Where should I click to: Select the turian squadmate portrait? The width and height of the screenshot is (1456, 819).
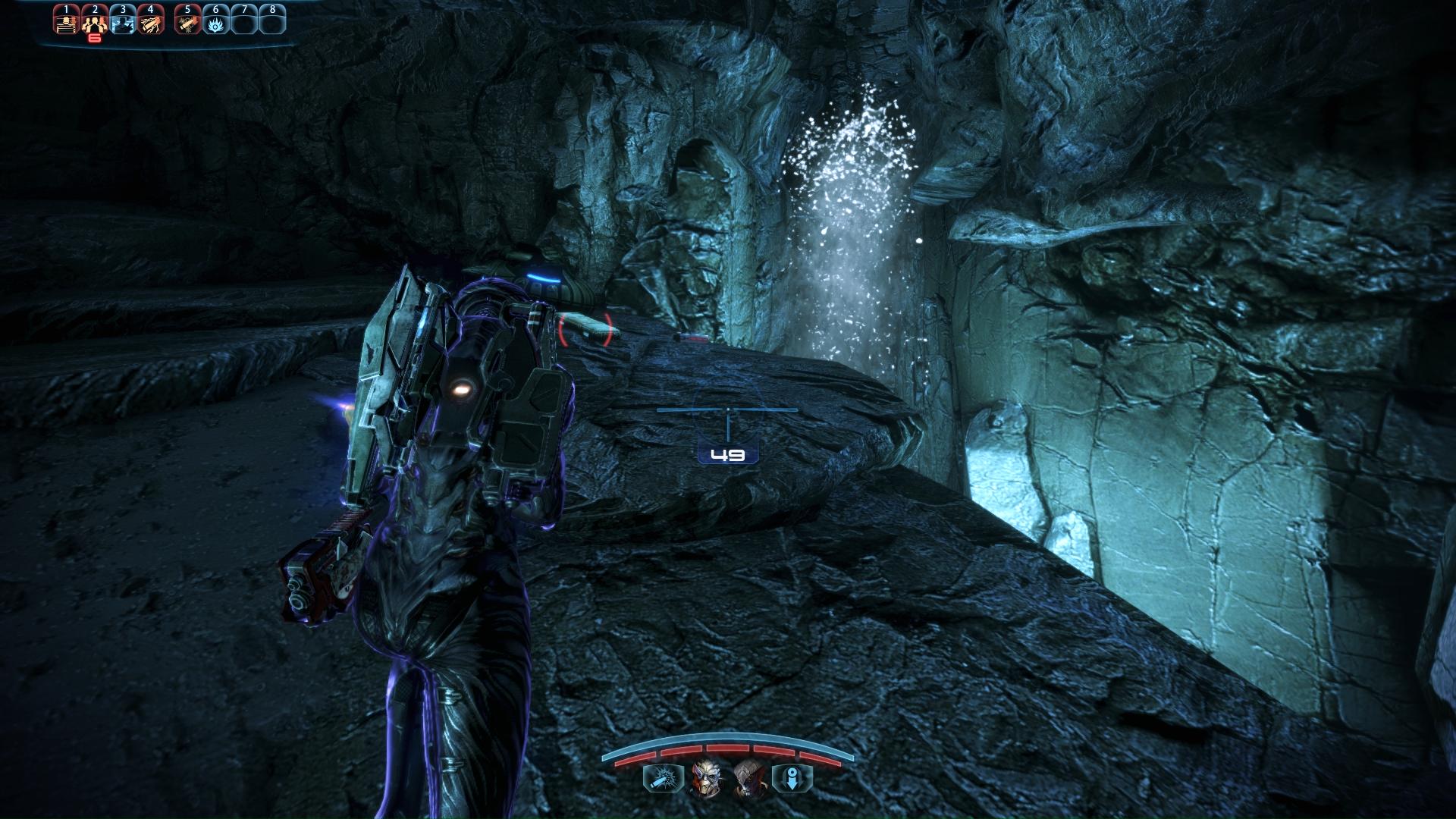pos(705,778)
